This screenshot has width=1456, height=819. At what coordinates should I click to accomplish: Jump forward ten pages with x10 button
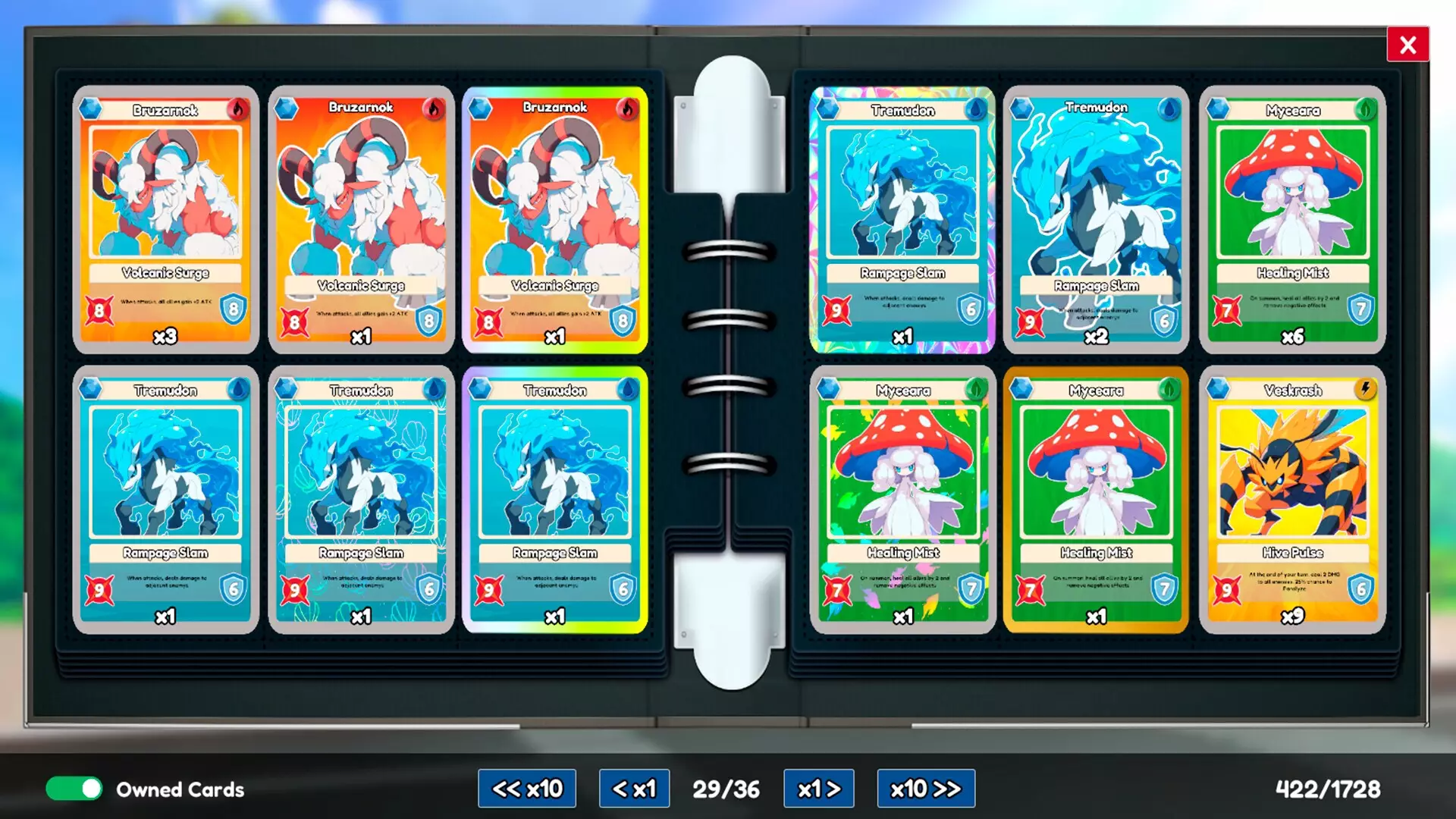point(926,789)
